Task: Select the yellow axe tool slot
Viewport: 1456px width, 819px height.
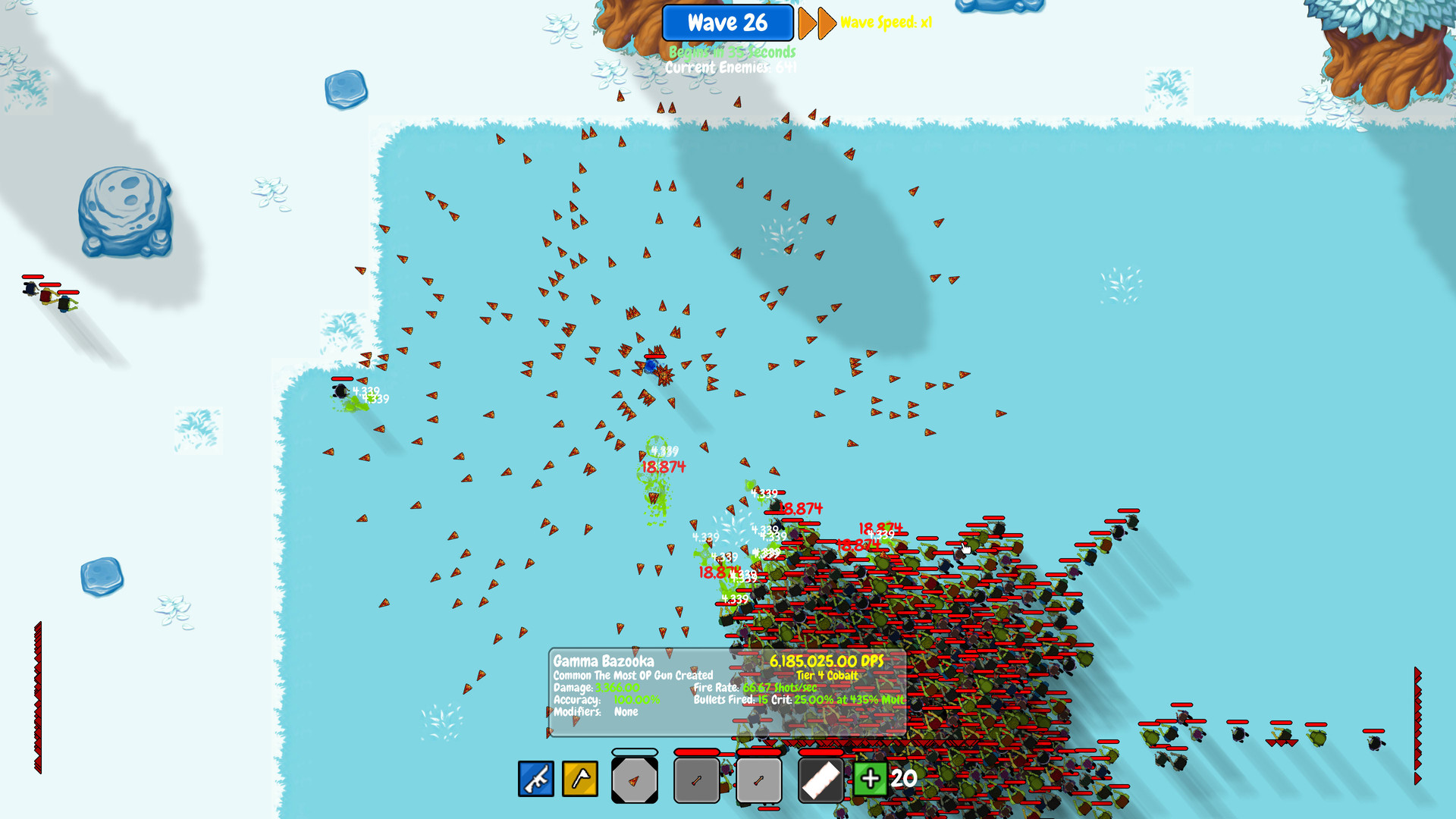Action: (579, 778)
